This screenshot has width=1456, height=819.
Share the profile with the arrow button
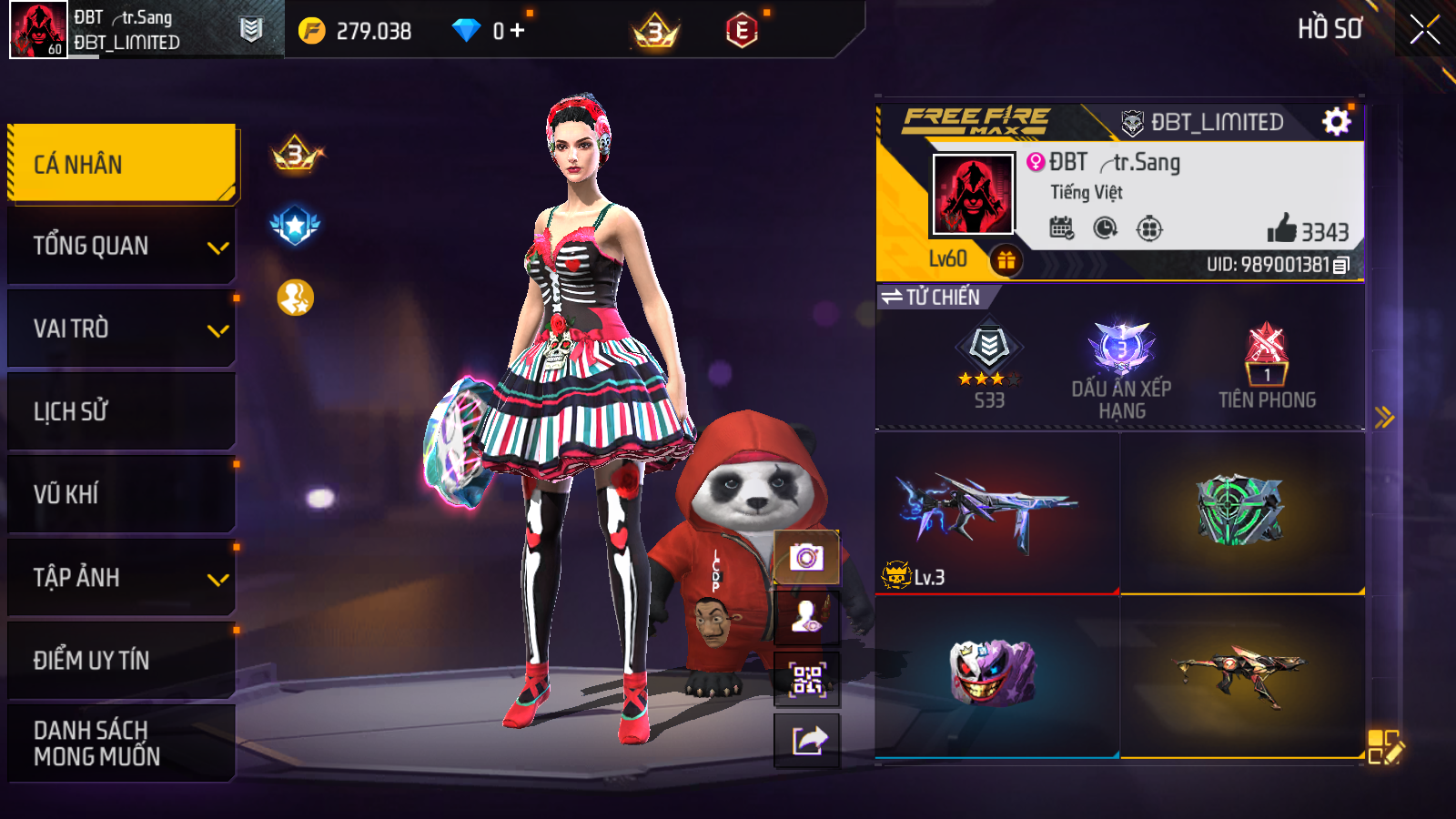pos(806,740)
